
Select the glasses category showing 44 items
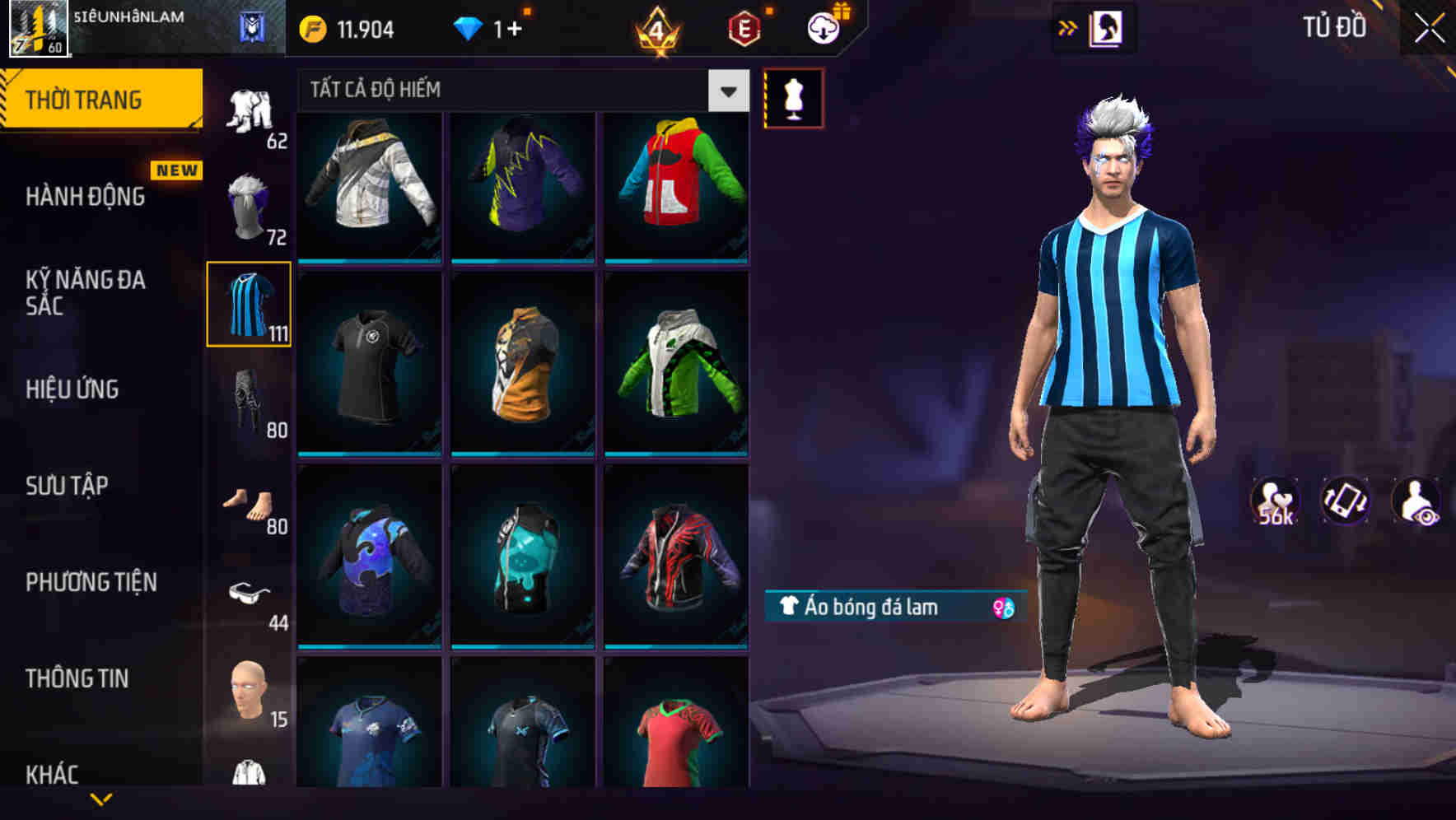(x=251, y=591)
